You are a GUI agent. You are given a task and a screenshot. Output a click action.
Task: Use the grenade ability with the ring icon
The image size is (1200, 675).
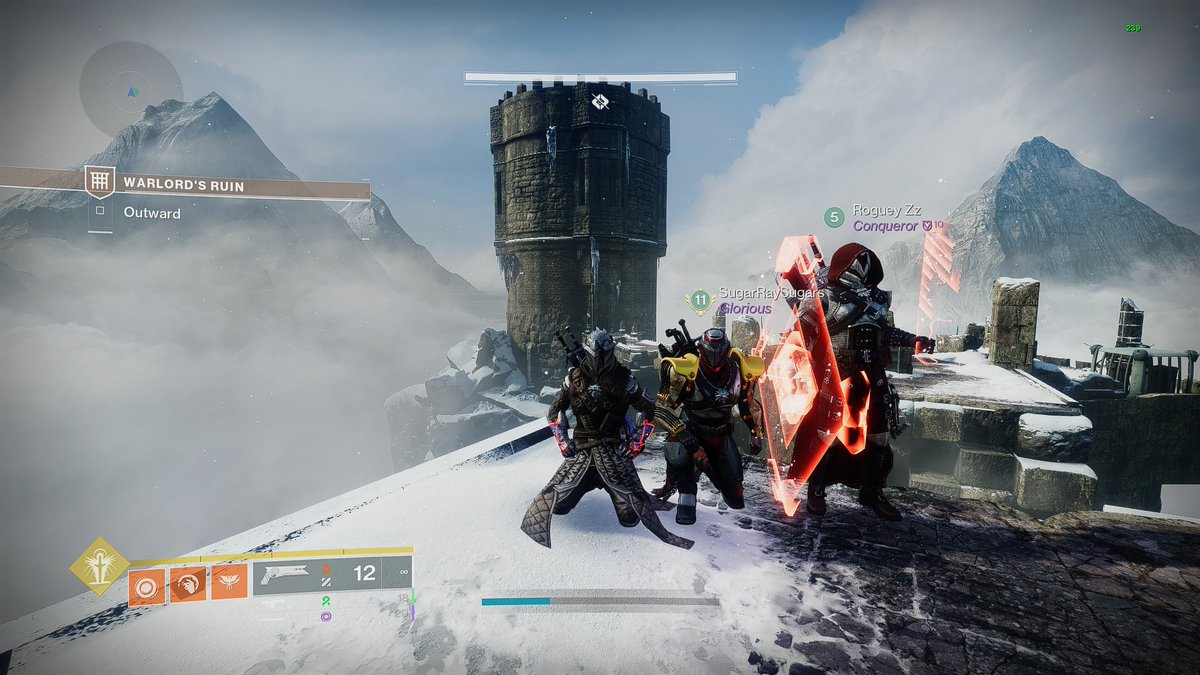click(x=146, y=584)
